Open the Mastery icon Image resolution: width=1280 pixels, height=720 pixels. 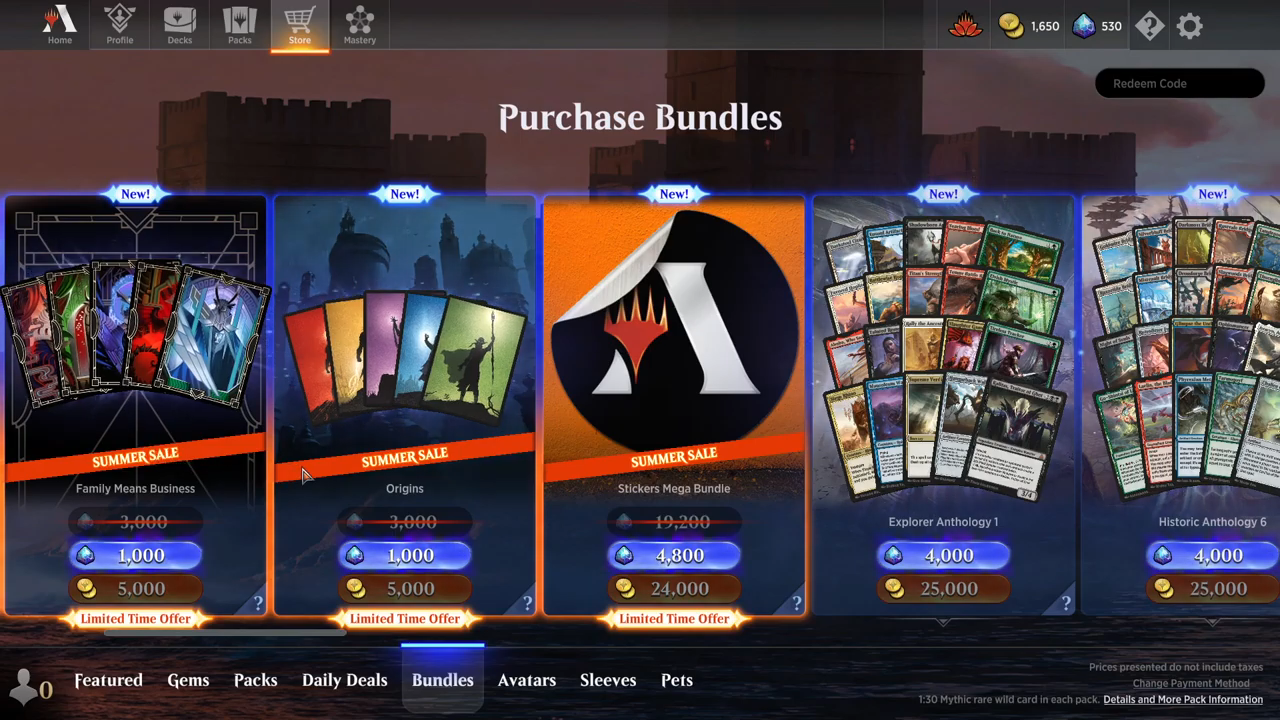coord(359,25)
